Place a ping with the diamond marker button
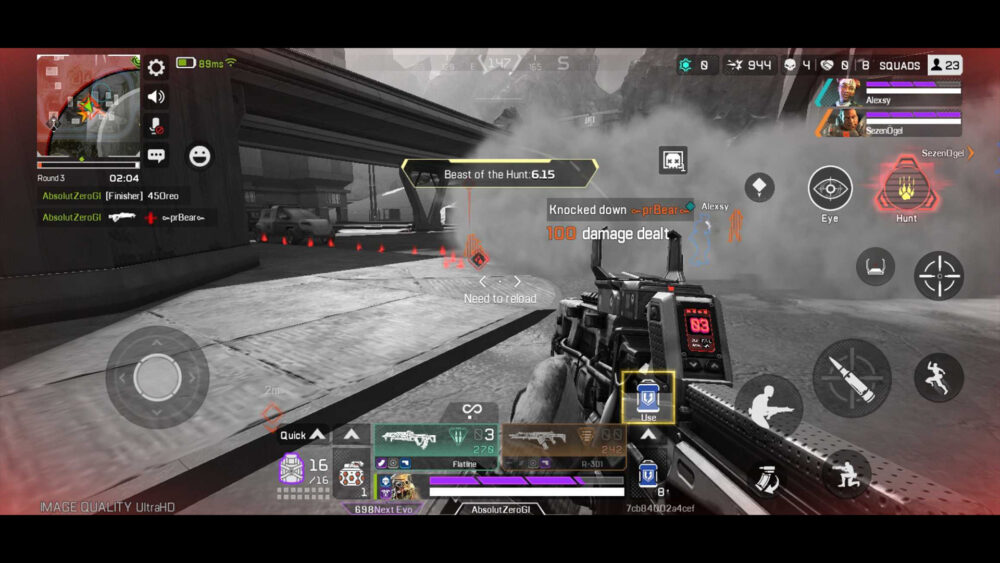 [x=760, y=188]
